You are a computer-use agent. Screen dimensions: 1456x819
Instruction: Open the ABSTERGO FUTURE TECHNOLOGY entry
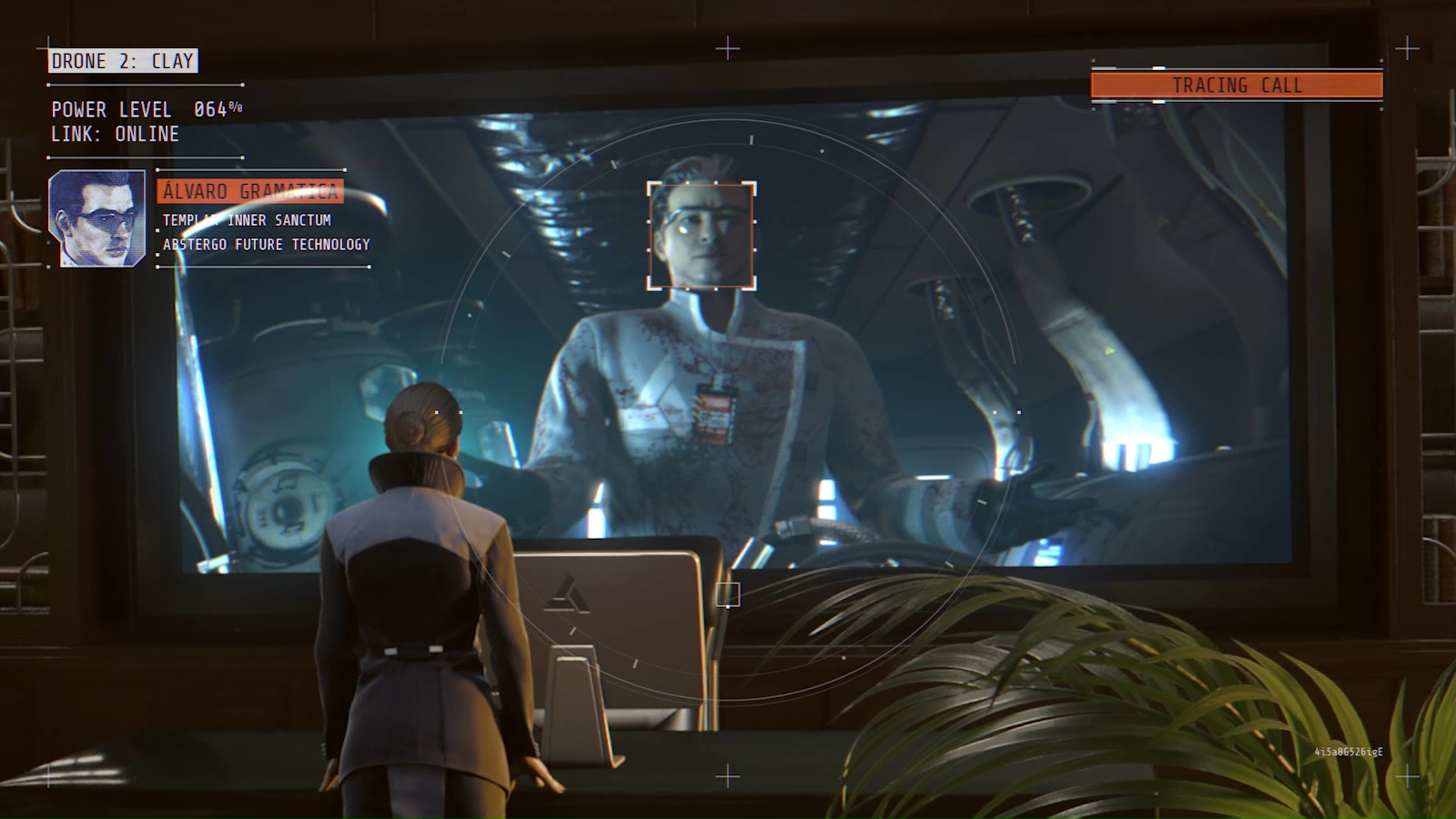click(x=266, y=244)
